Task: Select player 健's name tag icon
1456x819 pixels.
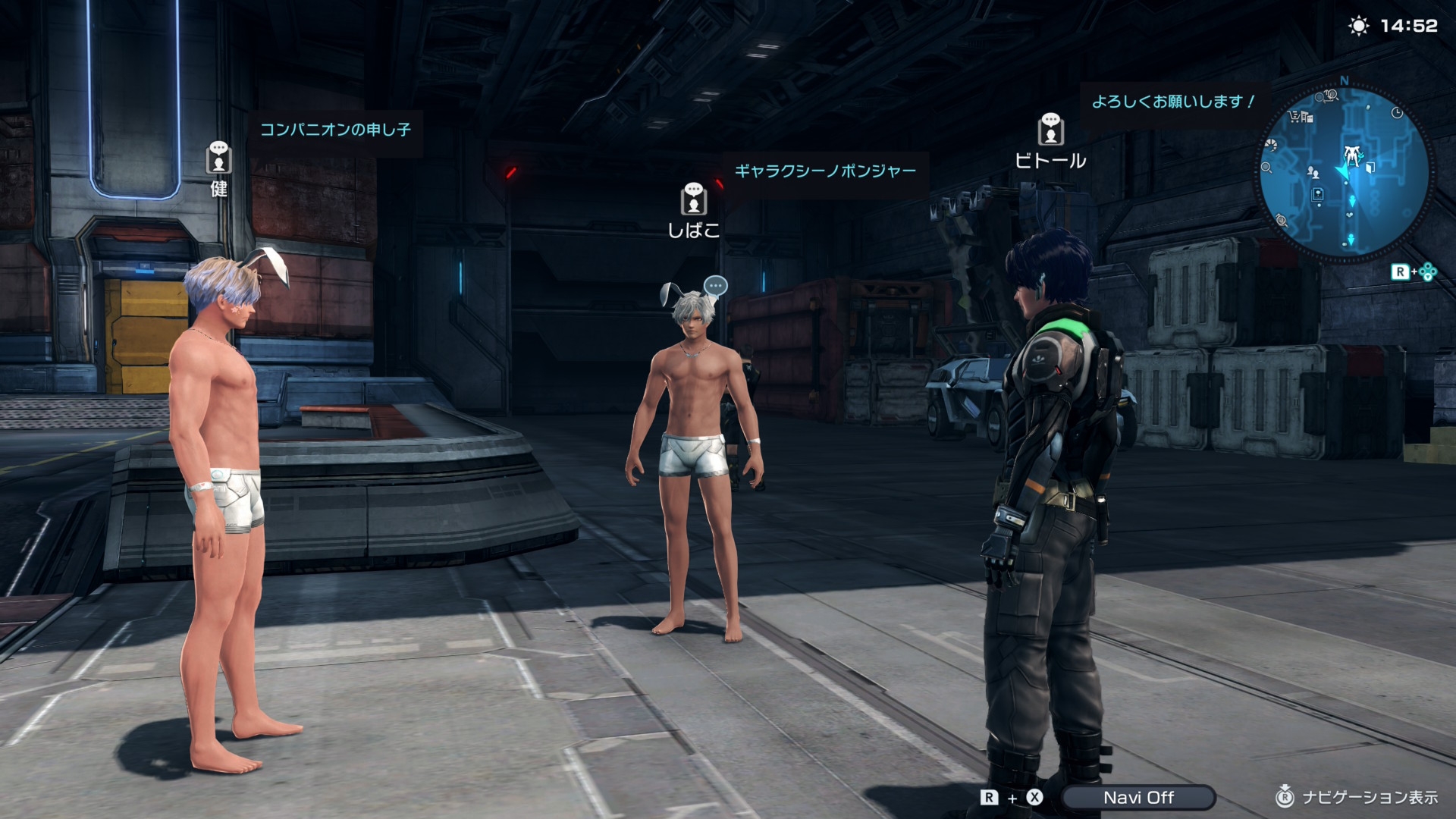Action: 218,158
